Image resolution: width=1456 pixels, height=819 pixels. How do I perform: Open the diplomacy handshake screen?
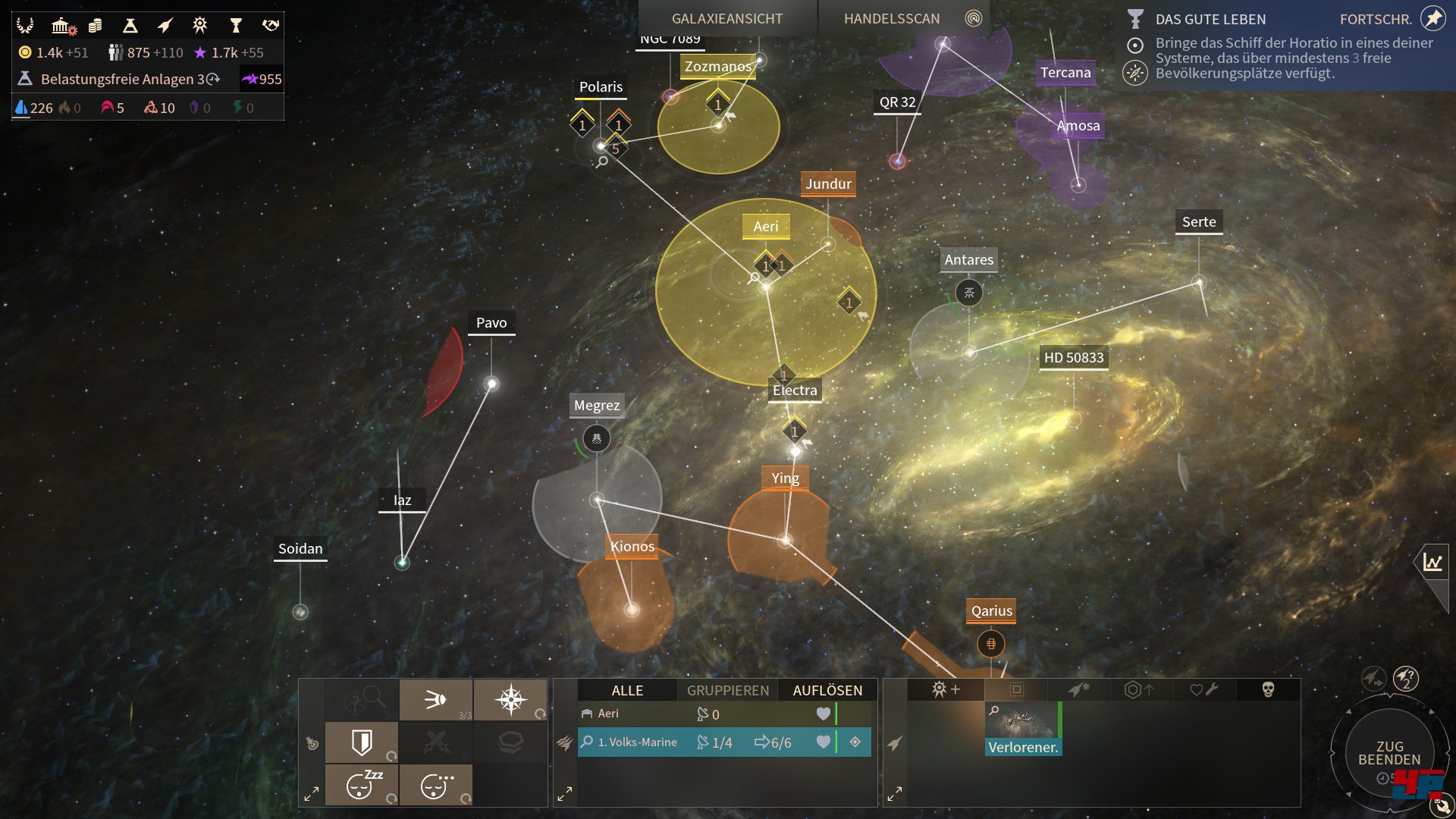click(x=270, y=26)
